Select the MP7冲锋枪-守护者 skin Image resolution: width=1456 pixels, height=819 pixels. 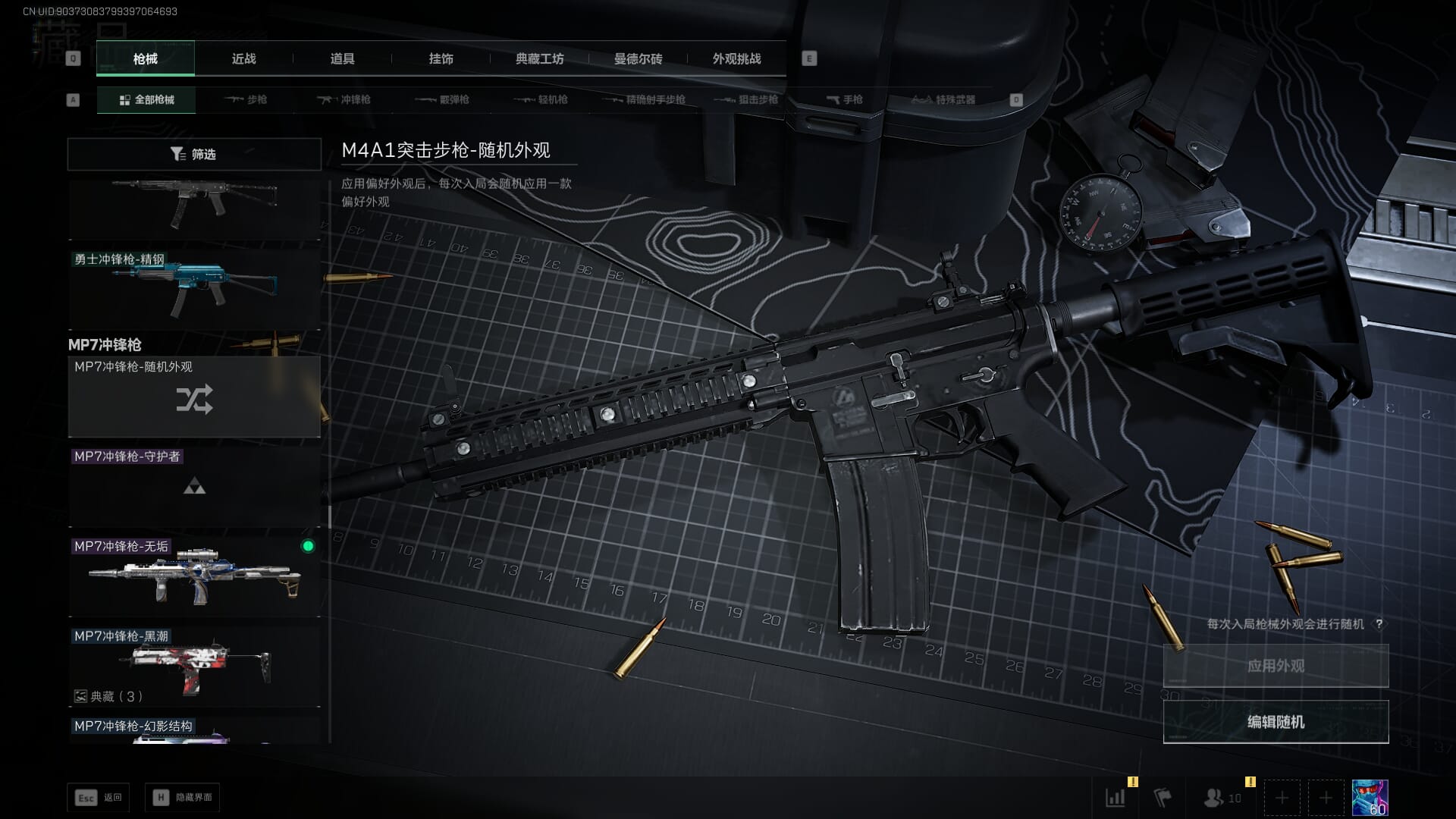(x=194, y=487)
